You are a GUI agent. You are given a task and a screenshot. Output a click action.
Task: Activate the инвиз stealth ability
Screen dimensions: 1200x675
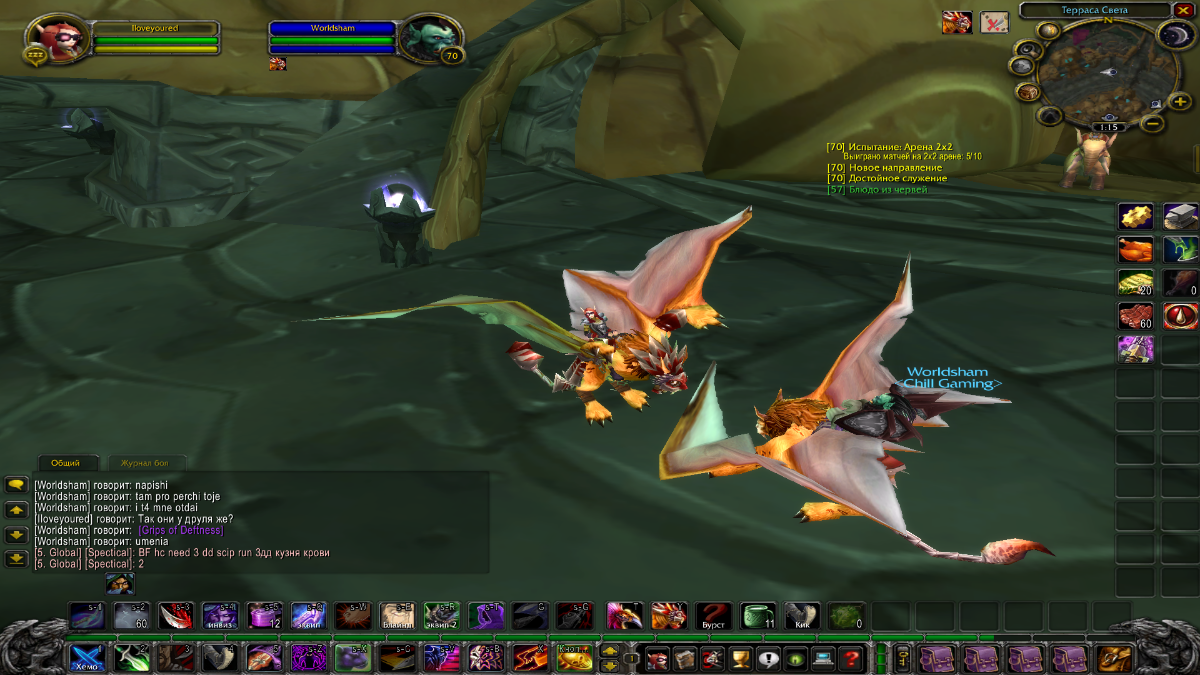[220, 615]
